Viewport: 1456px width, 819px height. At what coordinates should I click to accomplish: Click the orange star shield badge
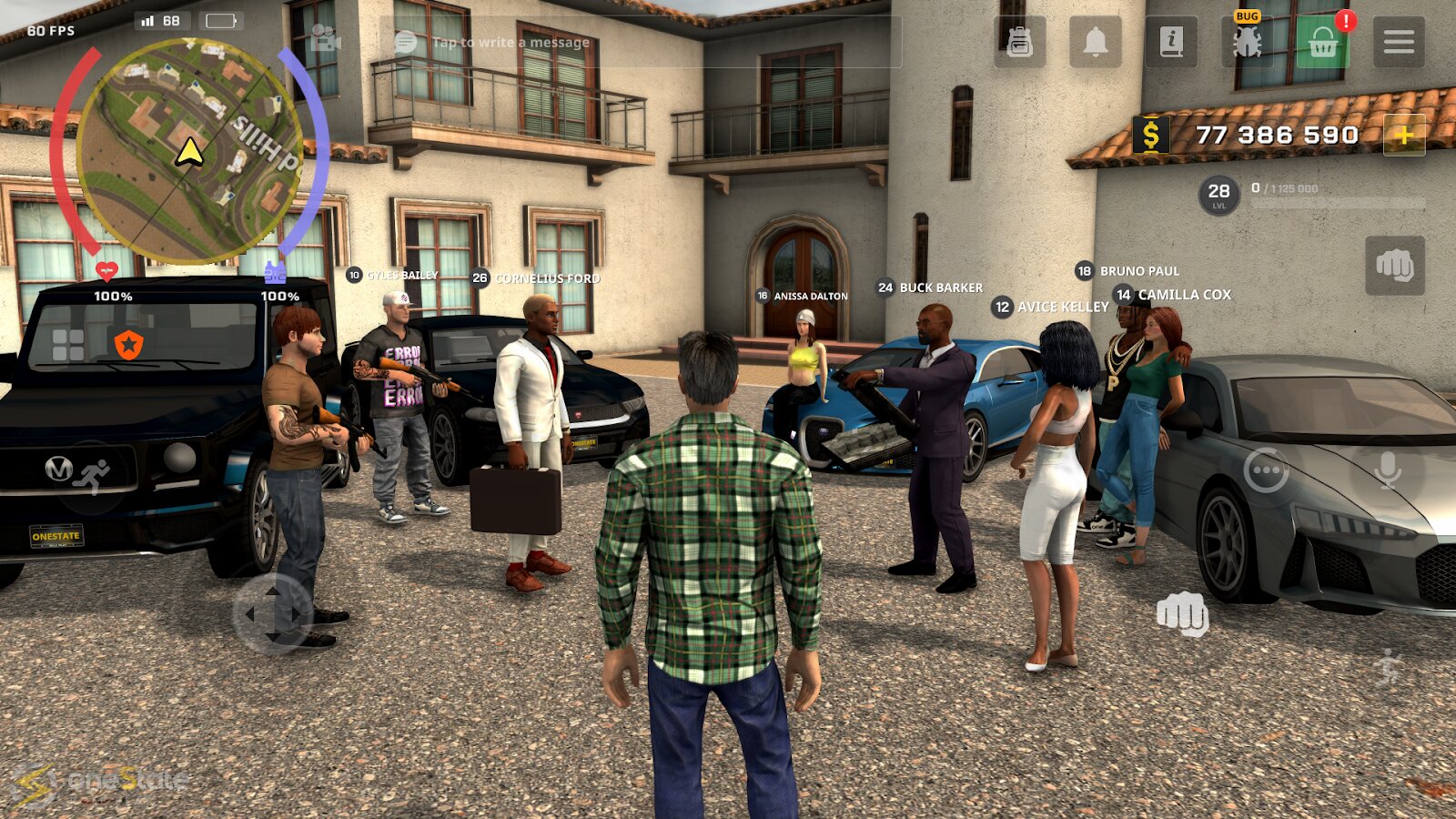tap(128, 345)
